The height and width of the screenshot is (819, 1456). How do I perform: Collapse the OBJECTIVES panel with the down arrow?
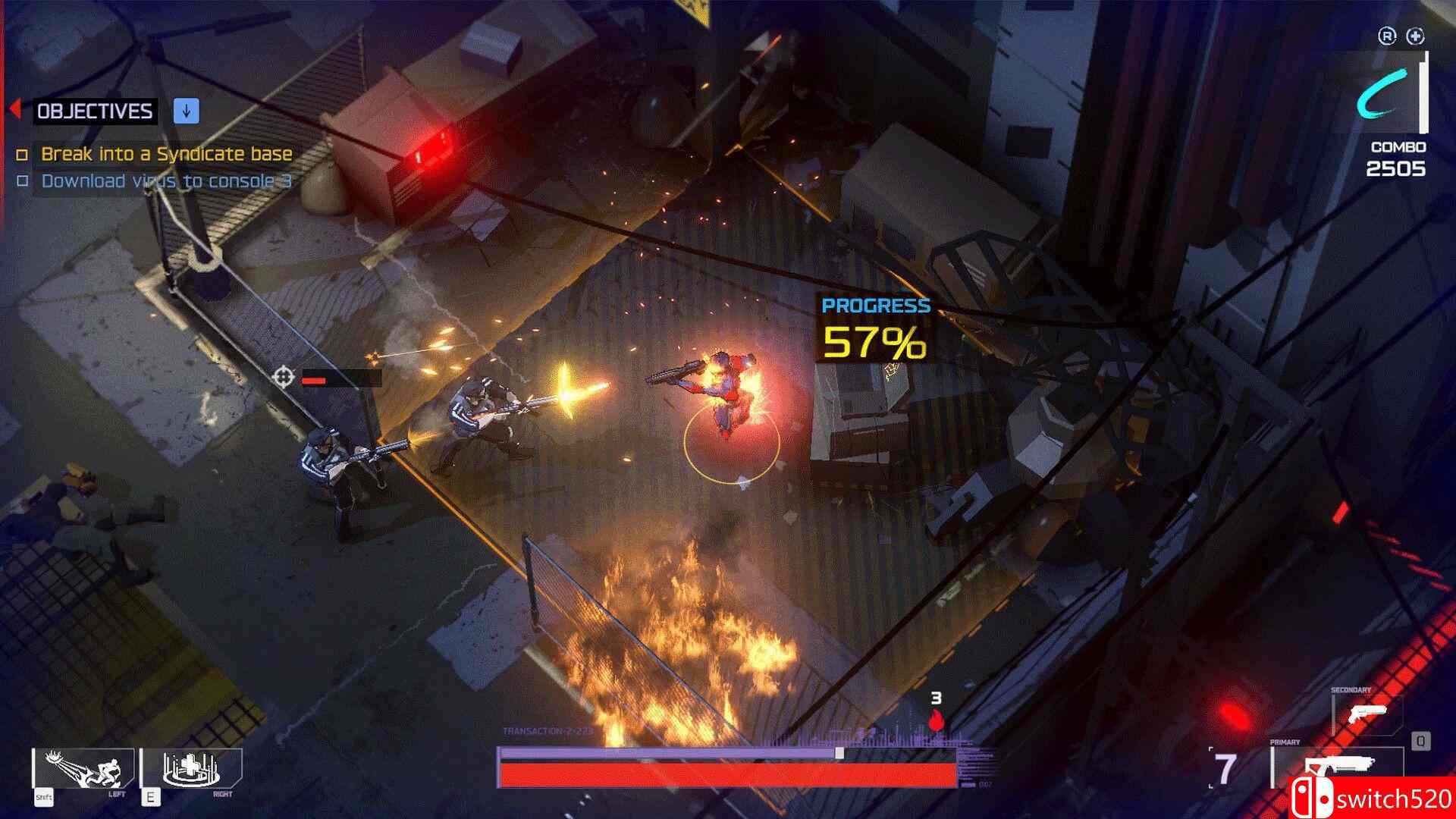(186, 111)
